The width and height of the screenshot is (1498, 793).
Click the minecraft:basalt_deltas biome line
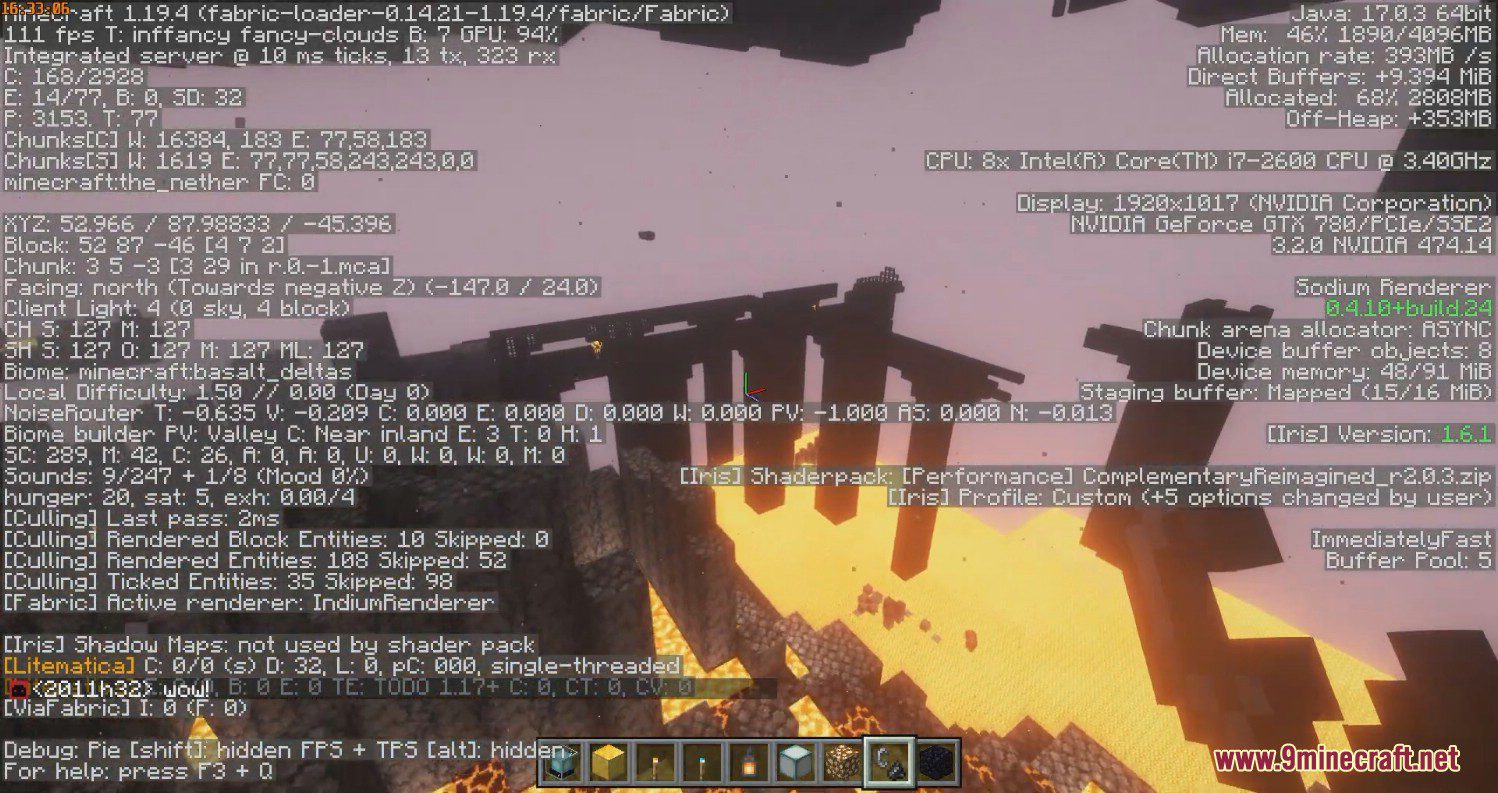click(175, 372)
